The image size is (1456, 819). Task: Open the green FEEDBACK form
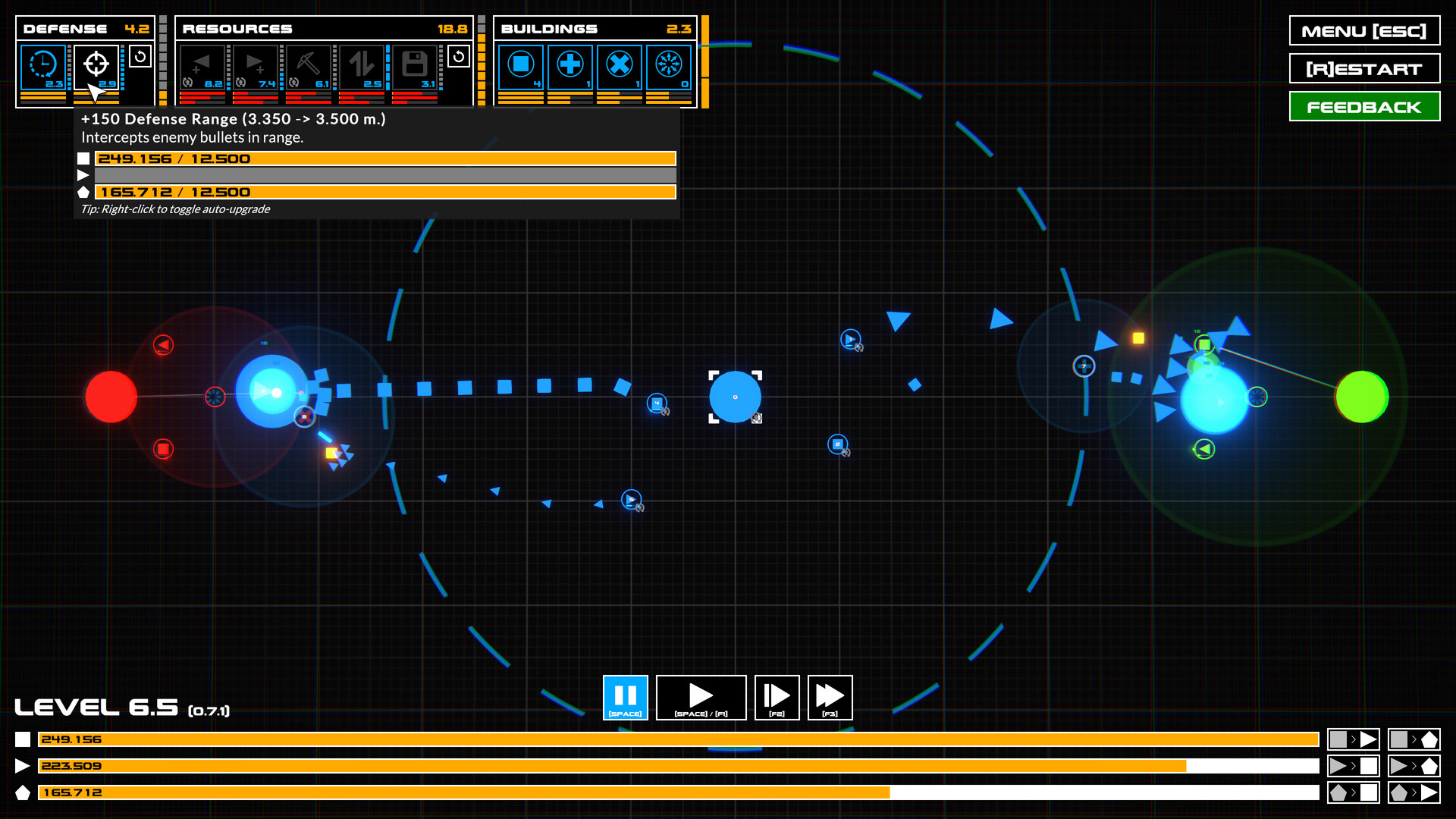1364,106
